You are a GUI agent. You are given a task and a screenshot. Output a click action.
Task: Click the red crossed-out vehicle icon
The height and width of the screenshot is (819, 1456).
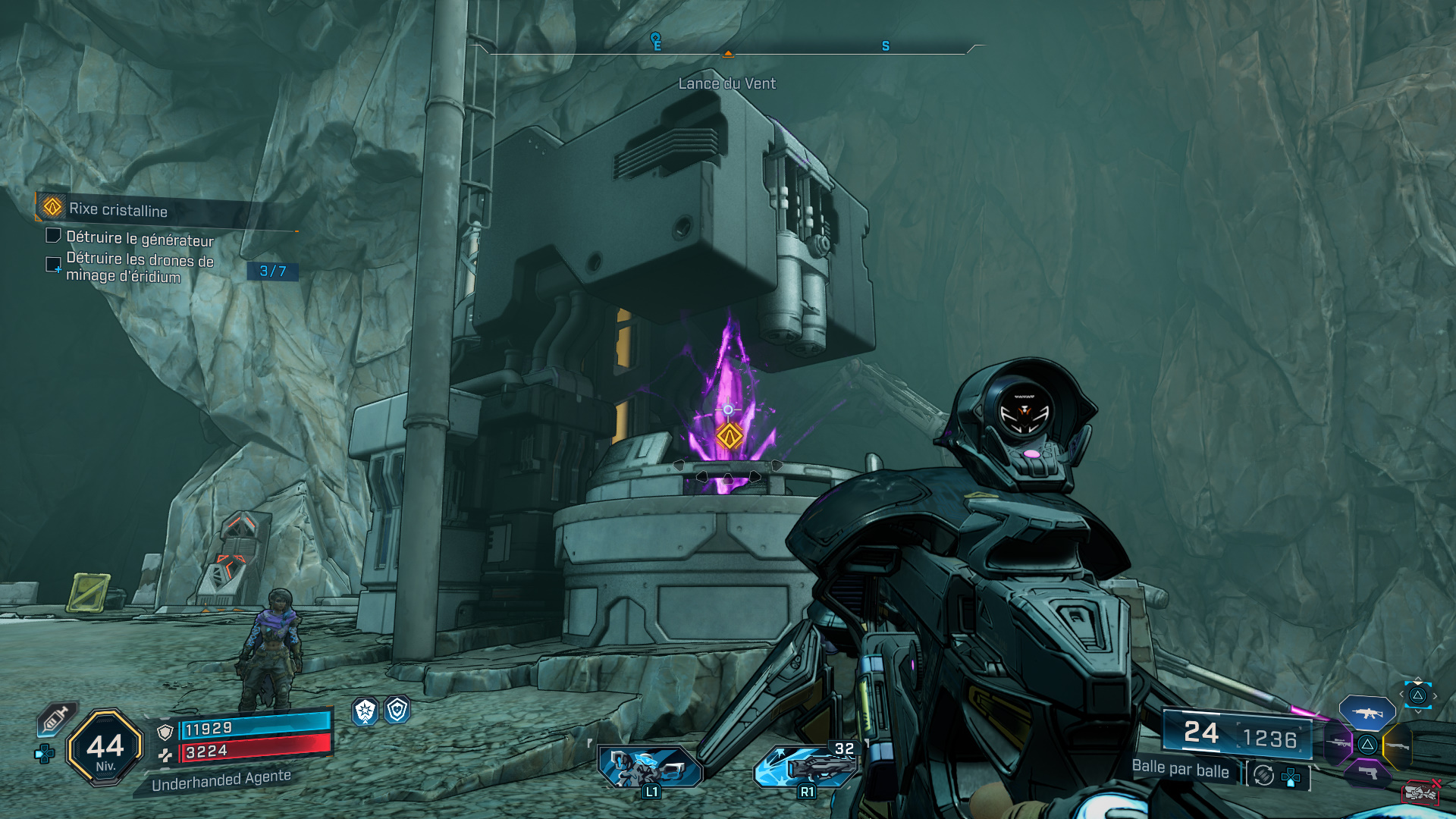(x=1420, y=792)
